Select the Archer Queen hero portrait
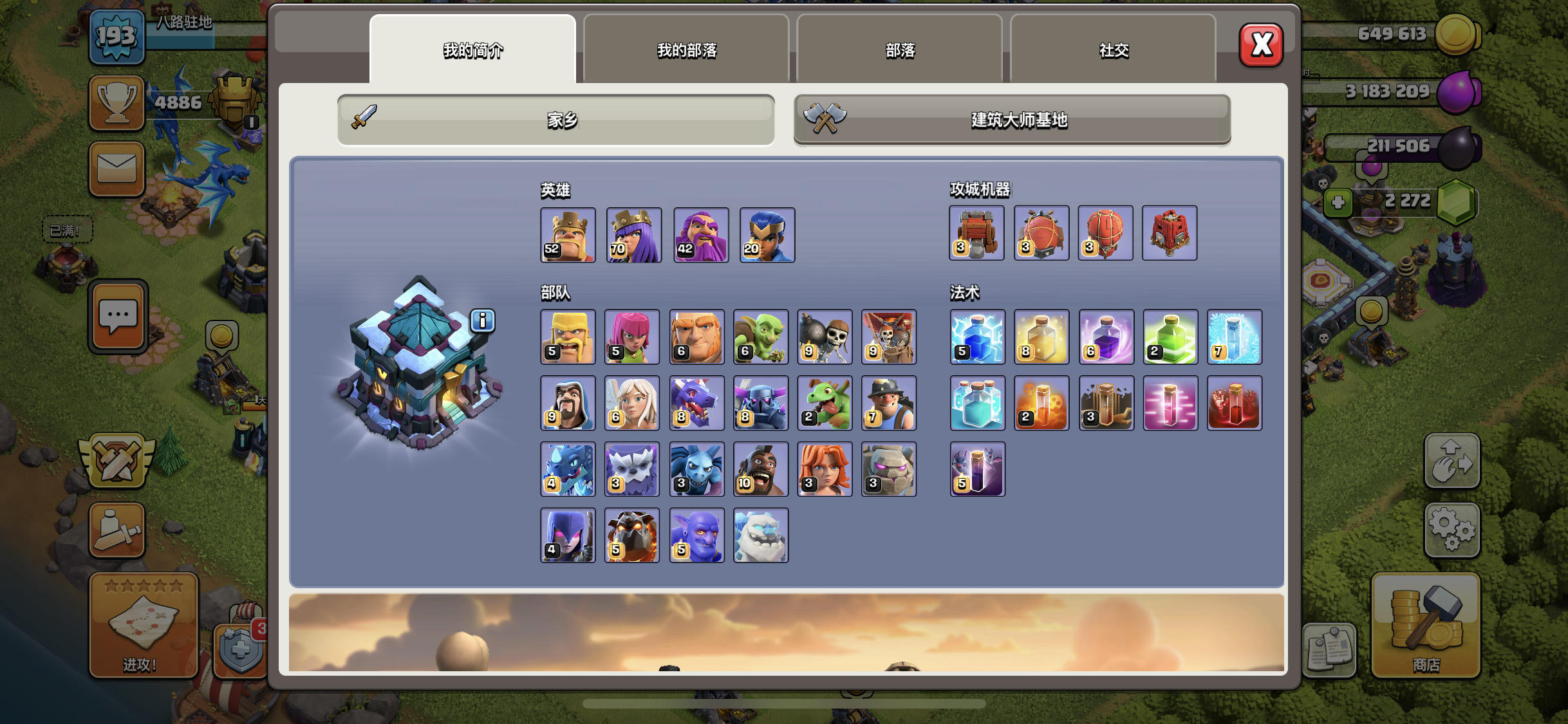Screen dimensions: 1568x724 pos(633,235)
